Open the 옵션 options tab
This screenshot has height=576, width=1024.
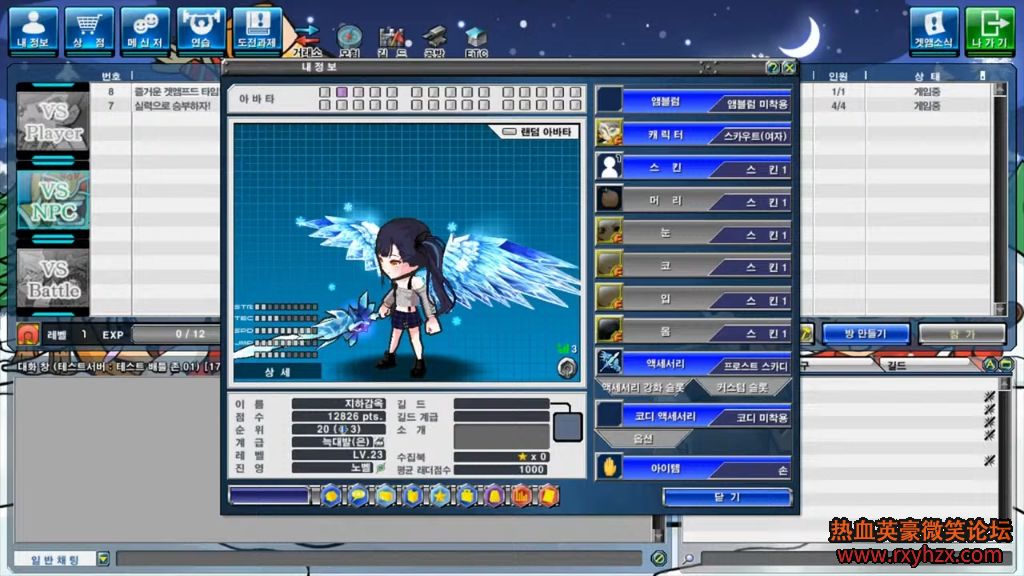643,439
